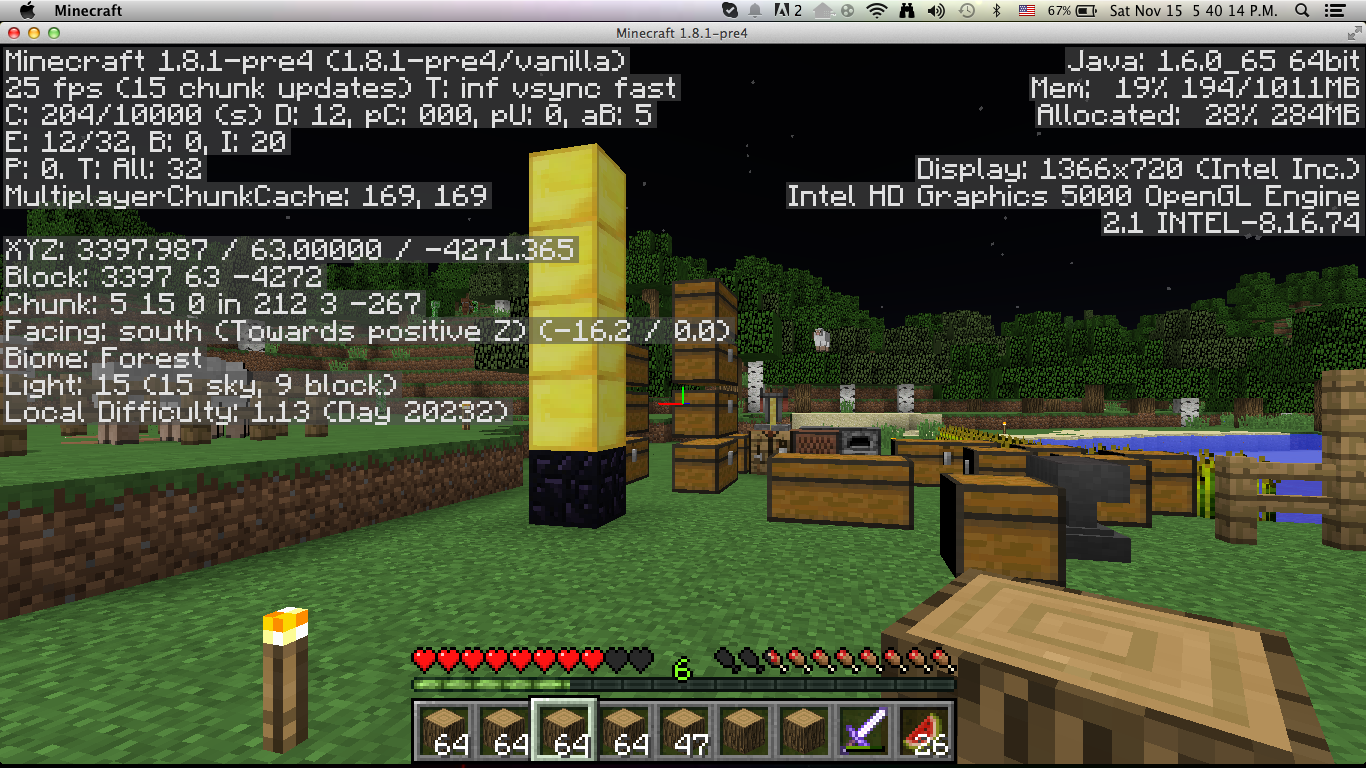Click the notification bell icon in menu bar
1366x768 pixels.
pos(756,12)
